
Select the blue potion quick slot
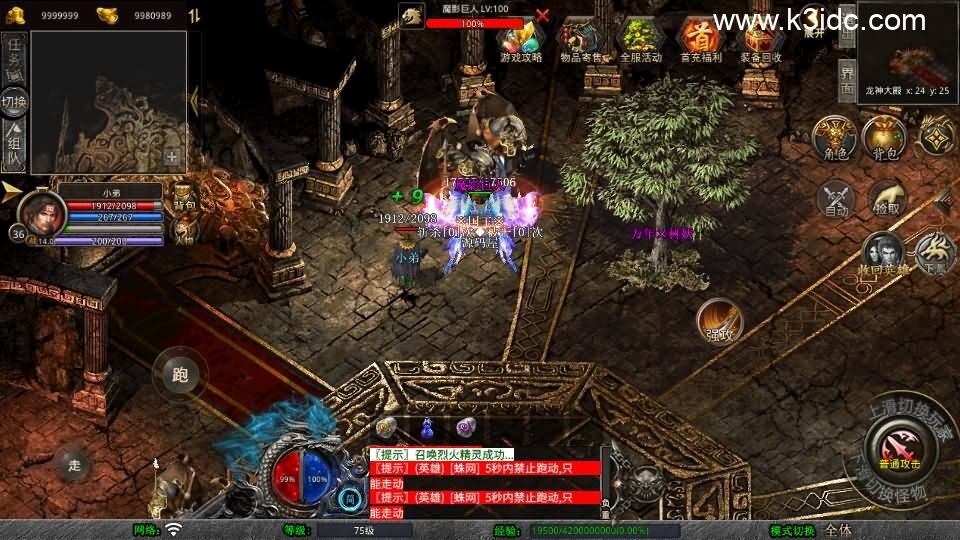pyautogui.click(x=427, y=427)
